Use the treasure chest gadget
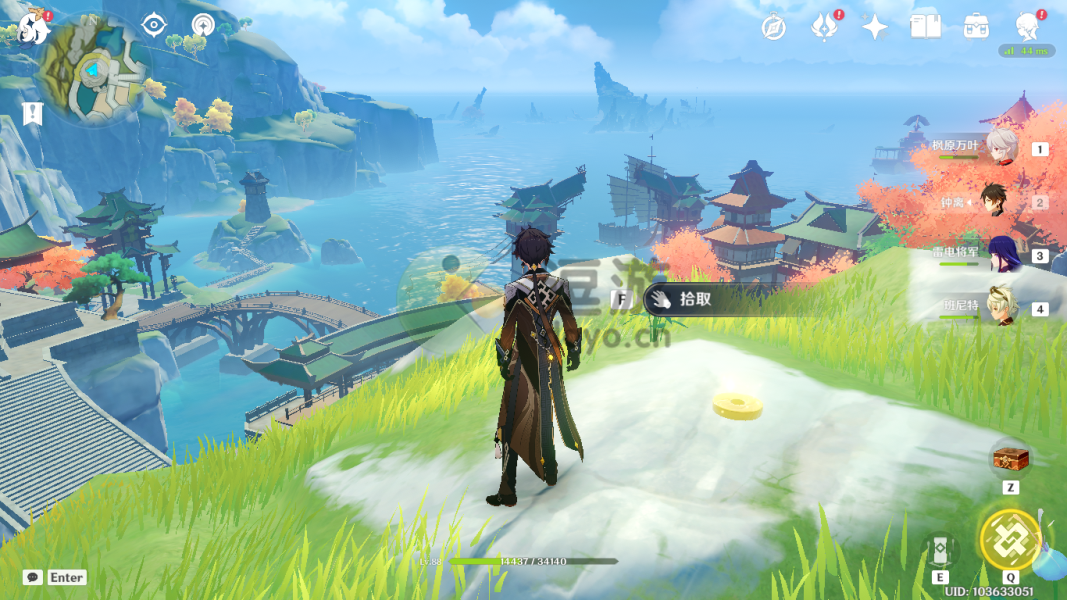 [x=1010, y=459]
